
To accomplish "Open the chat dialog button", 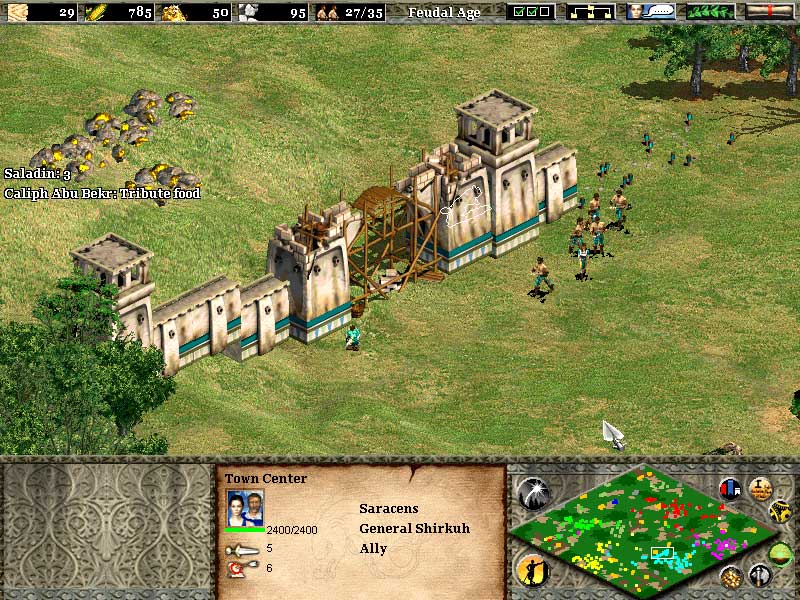I will pyautogui.click(x=649, y=12).
